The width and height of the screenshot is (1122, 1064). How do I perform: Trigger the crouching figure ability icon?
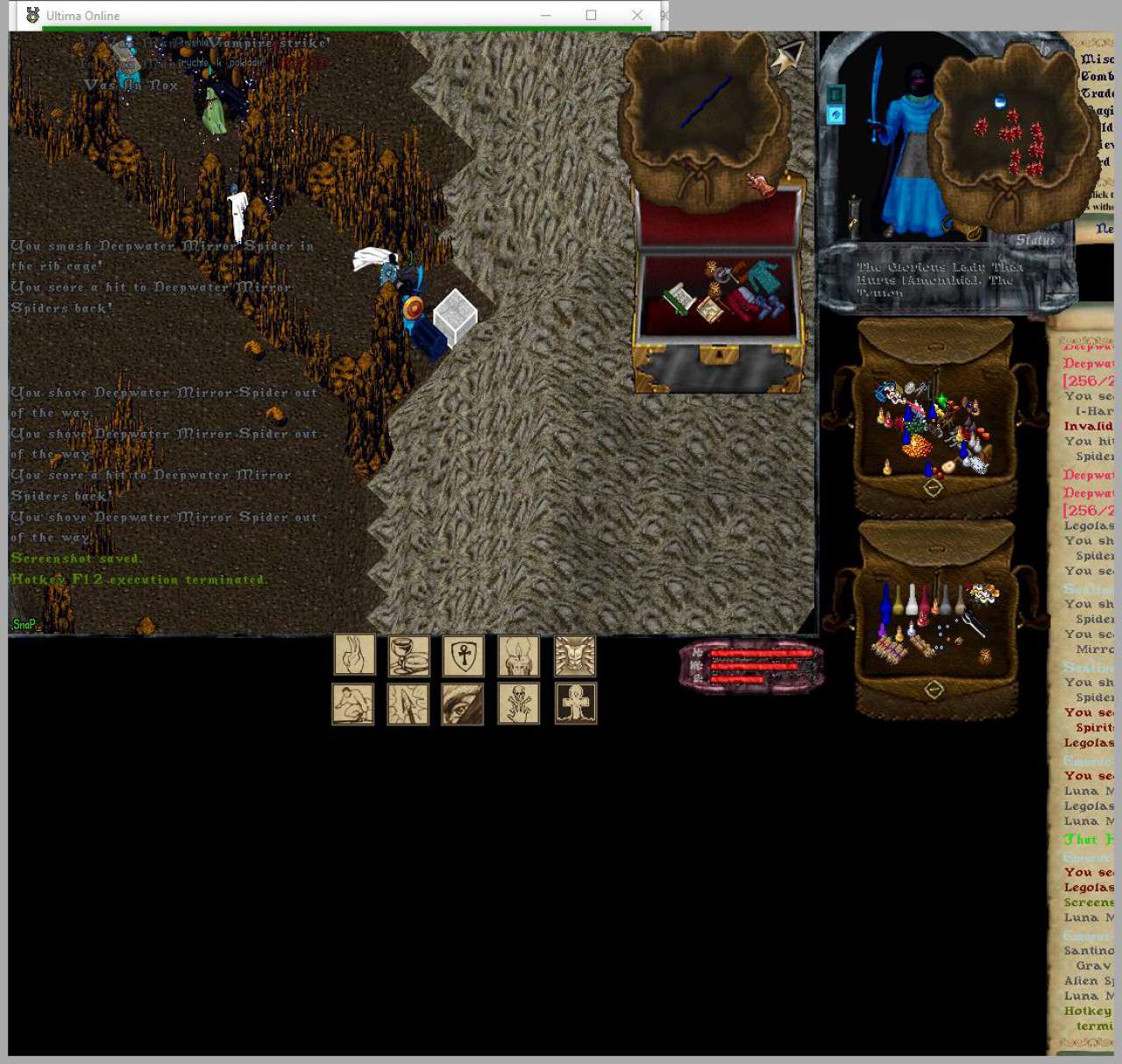point(353,704)
